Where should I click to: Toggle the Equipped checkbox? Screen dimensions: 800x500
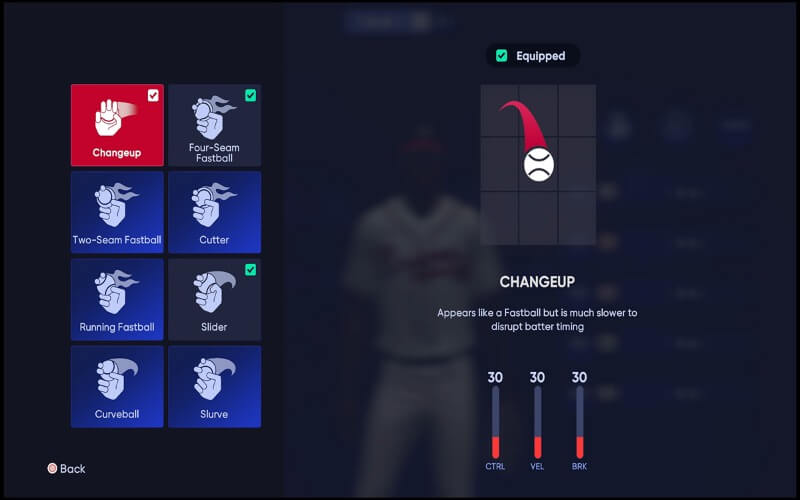click(x=502, y=56)
